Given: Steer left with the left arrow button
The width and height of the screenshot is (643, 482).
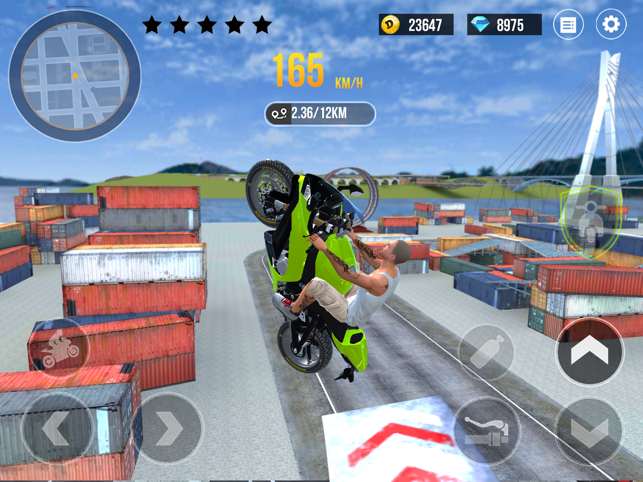Looking at the screenshot, I should pos(56,429).
